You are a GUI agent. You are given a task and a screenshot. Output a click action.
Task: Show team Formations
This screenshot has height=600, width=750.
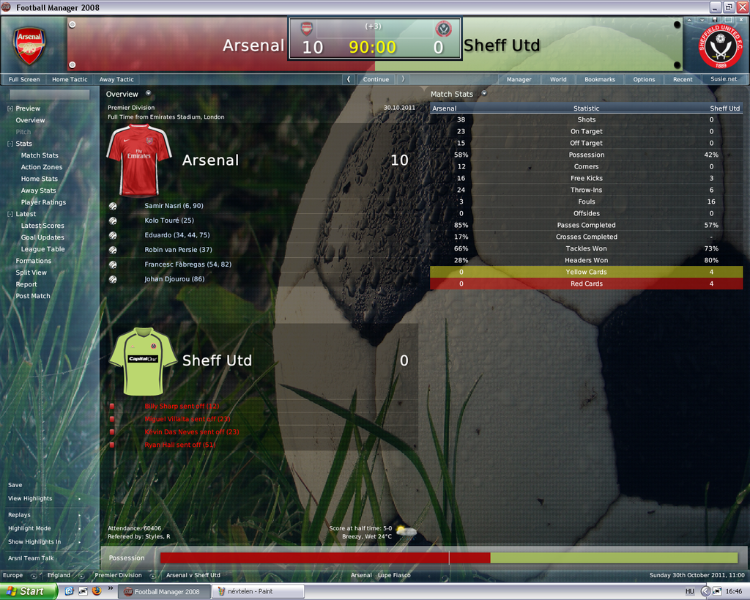click(33, 260)
